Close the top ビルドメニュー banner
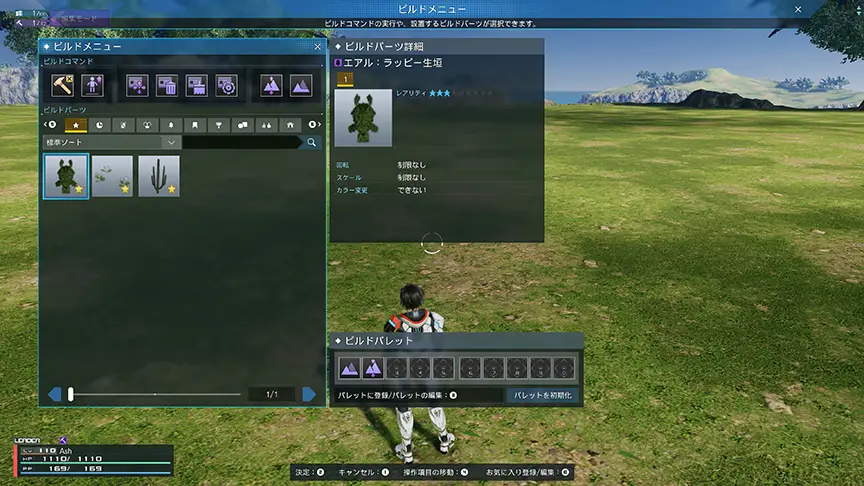The width and height of the screenshot is (864, 486). click(x=797, y=8)
